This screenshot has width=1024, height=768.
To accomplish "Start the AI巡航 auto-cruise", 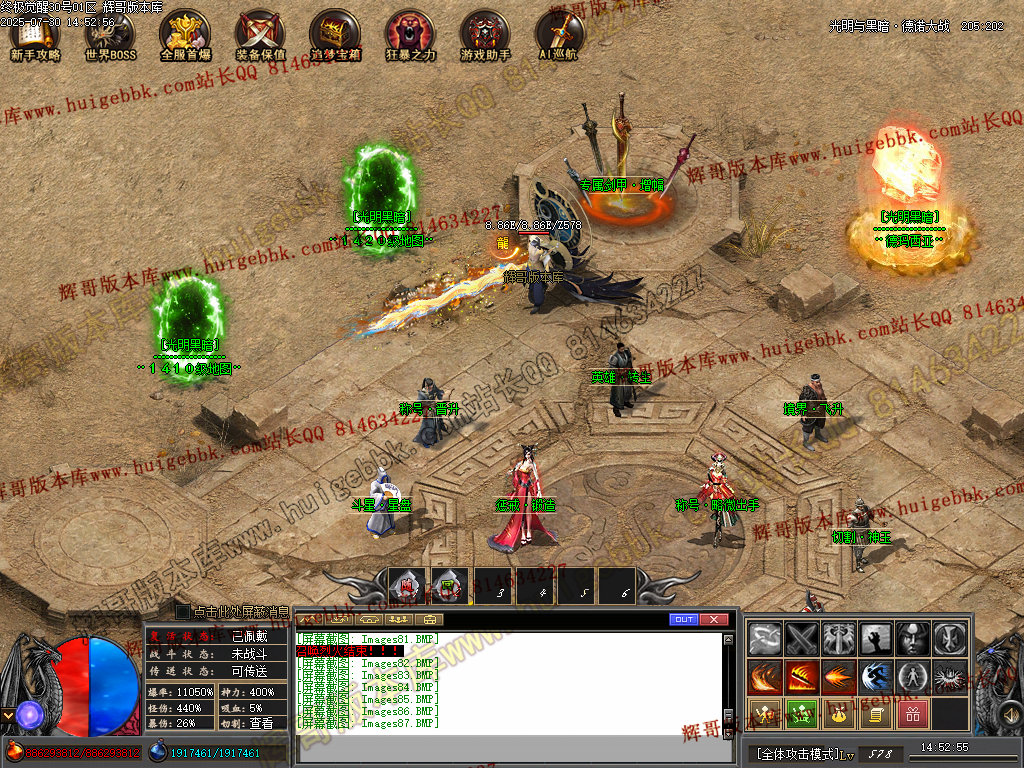I will pos(558,36).
